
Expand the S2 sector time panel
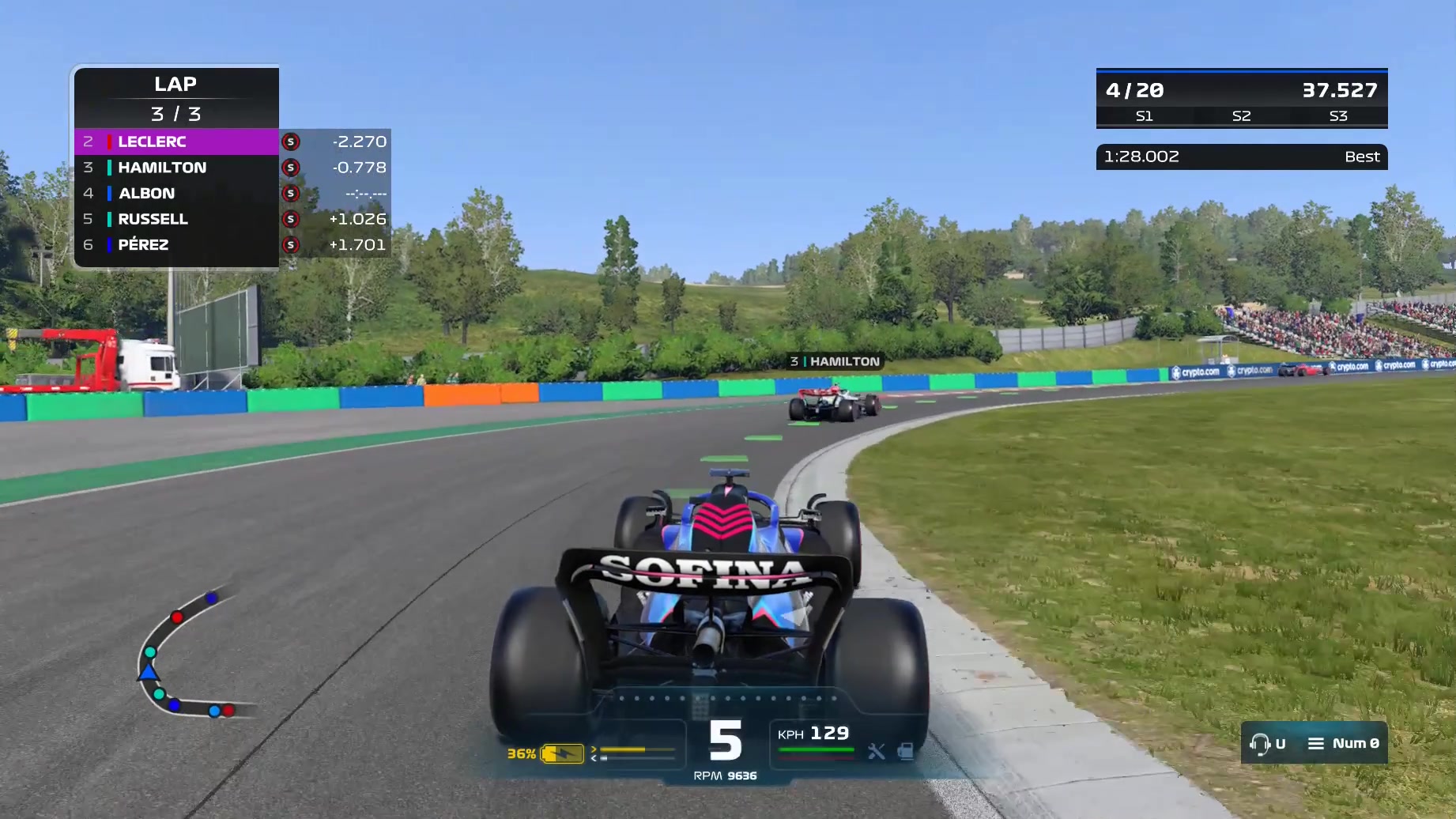(x=1241, y=115)
